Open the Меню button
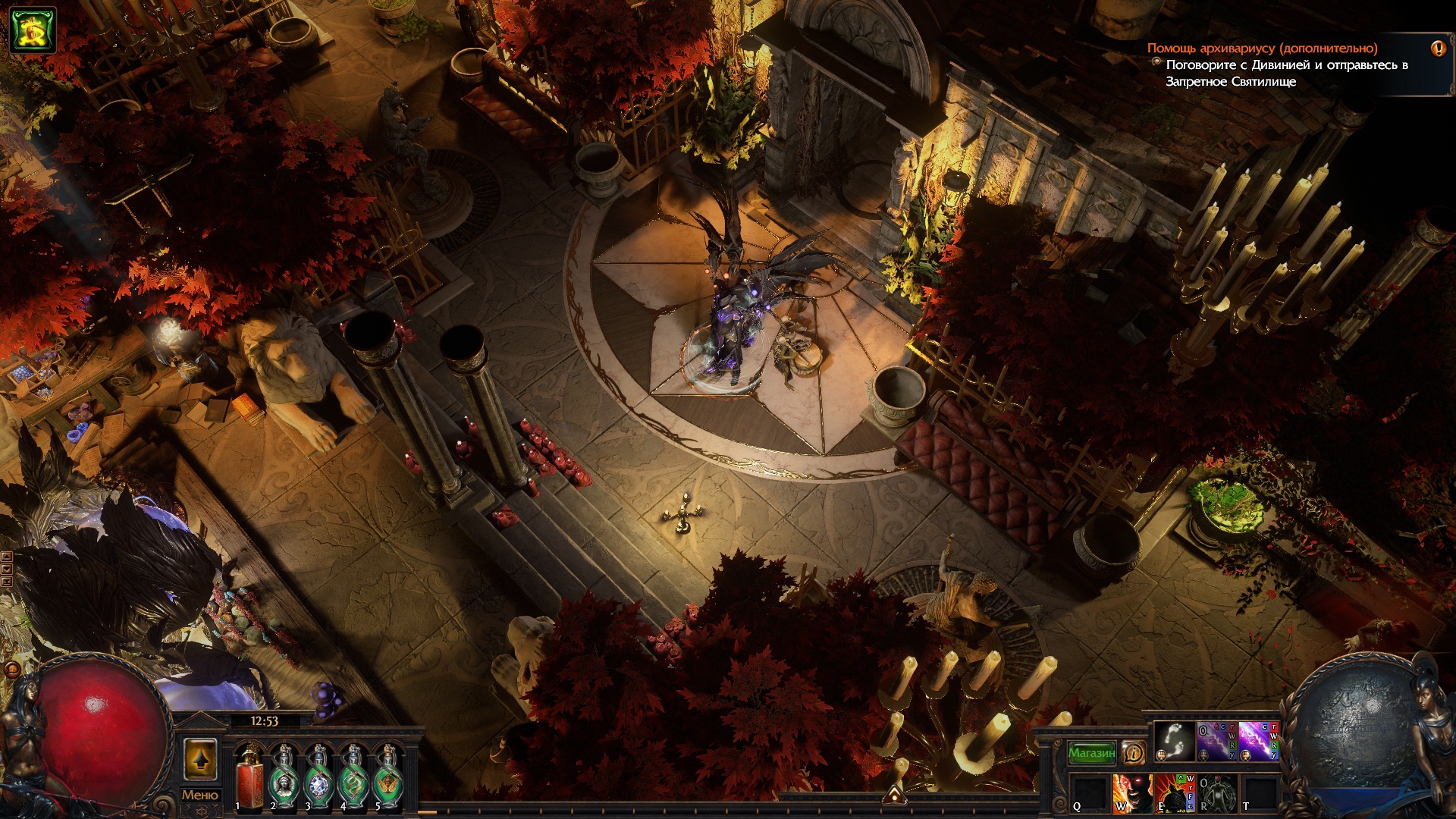1456x819 pixels. point(200,795)
